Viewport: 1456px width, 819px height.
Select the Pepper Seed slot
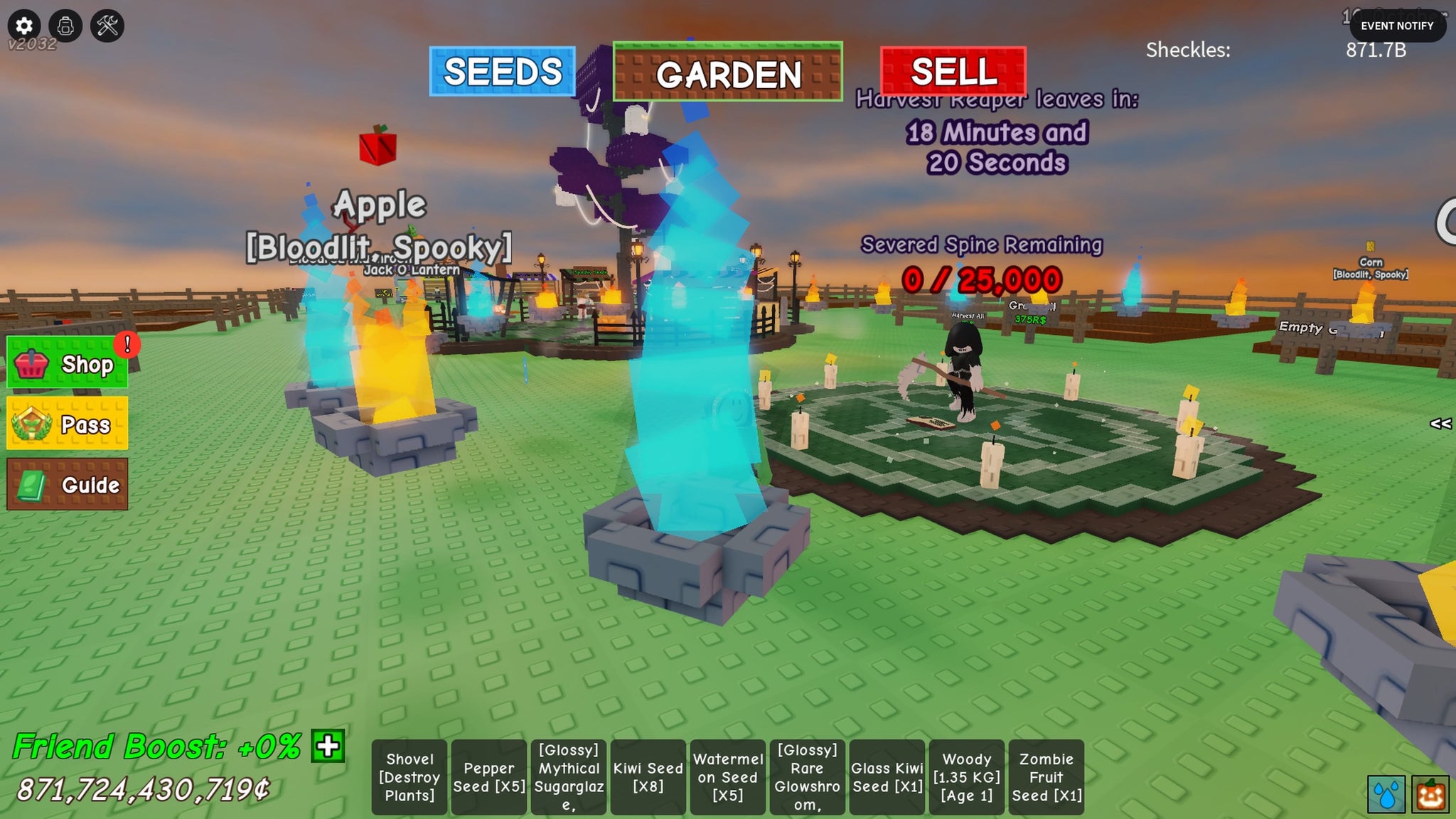tap(489, 777)
